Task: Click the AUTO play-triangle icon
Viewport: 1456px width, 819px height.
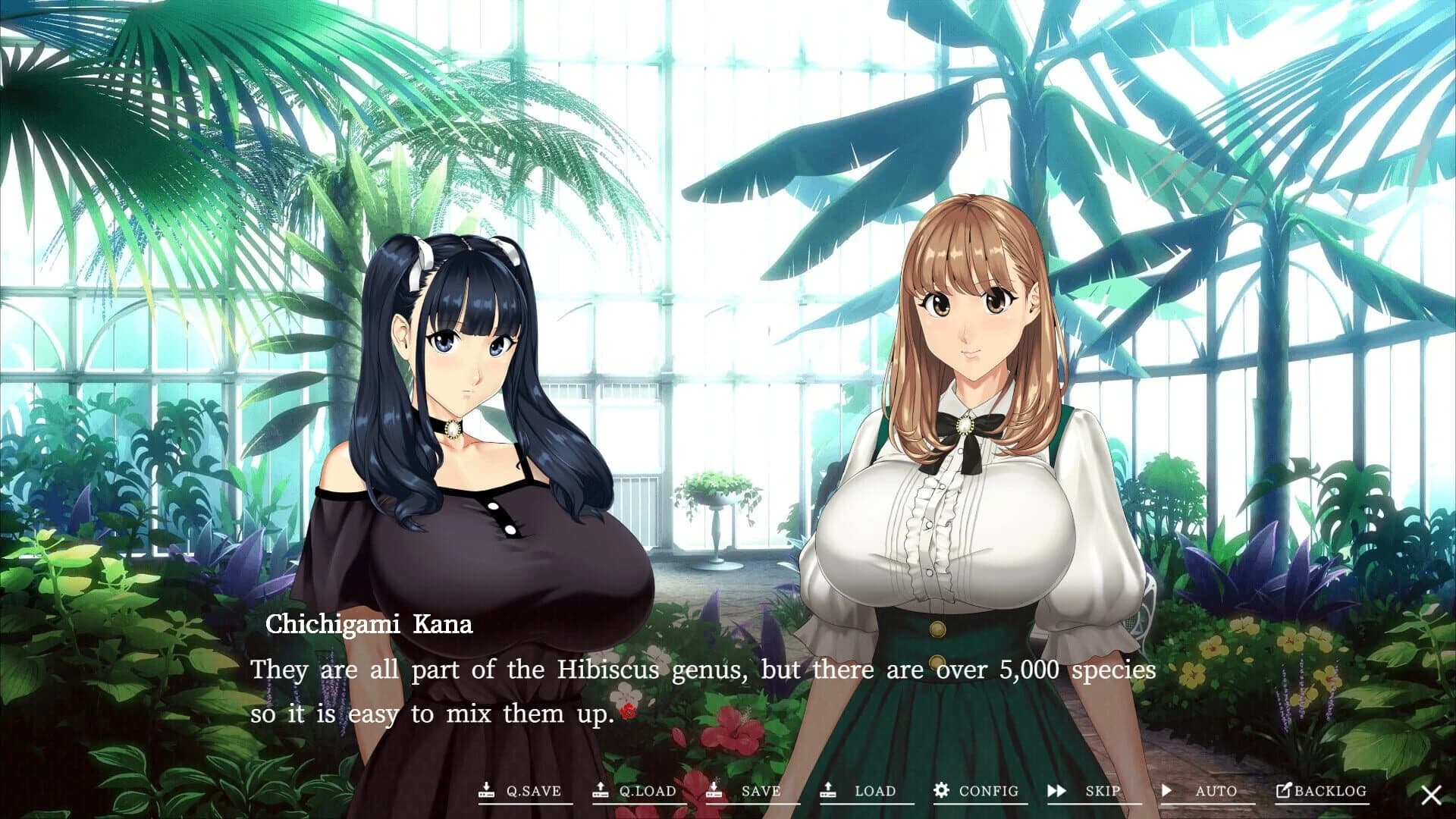Action: pyautogui.click(x=1168, y=791)
